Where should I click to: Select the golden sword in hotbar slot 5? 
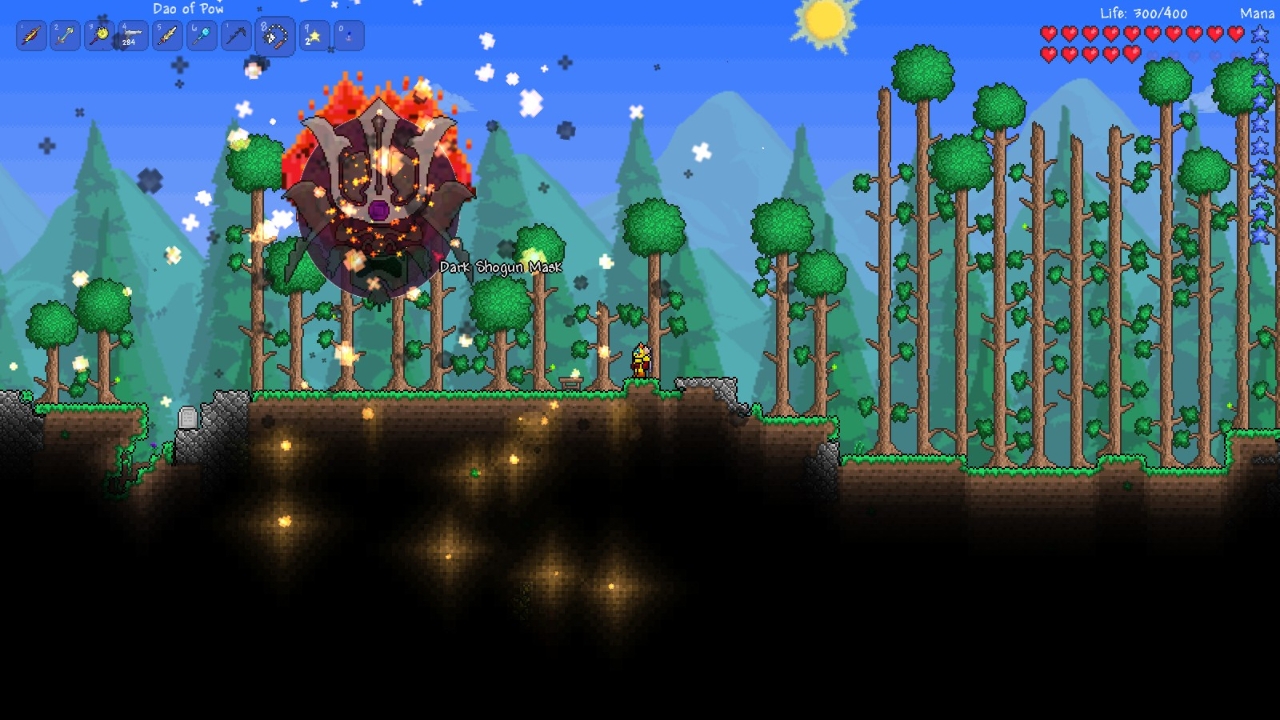click(166, 35)
